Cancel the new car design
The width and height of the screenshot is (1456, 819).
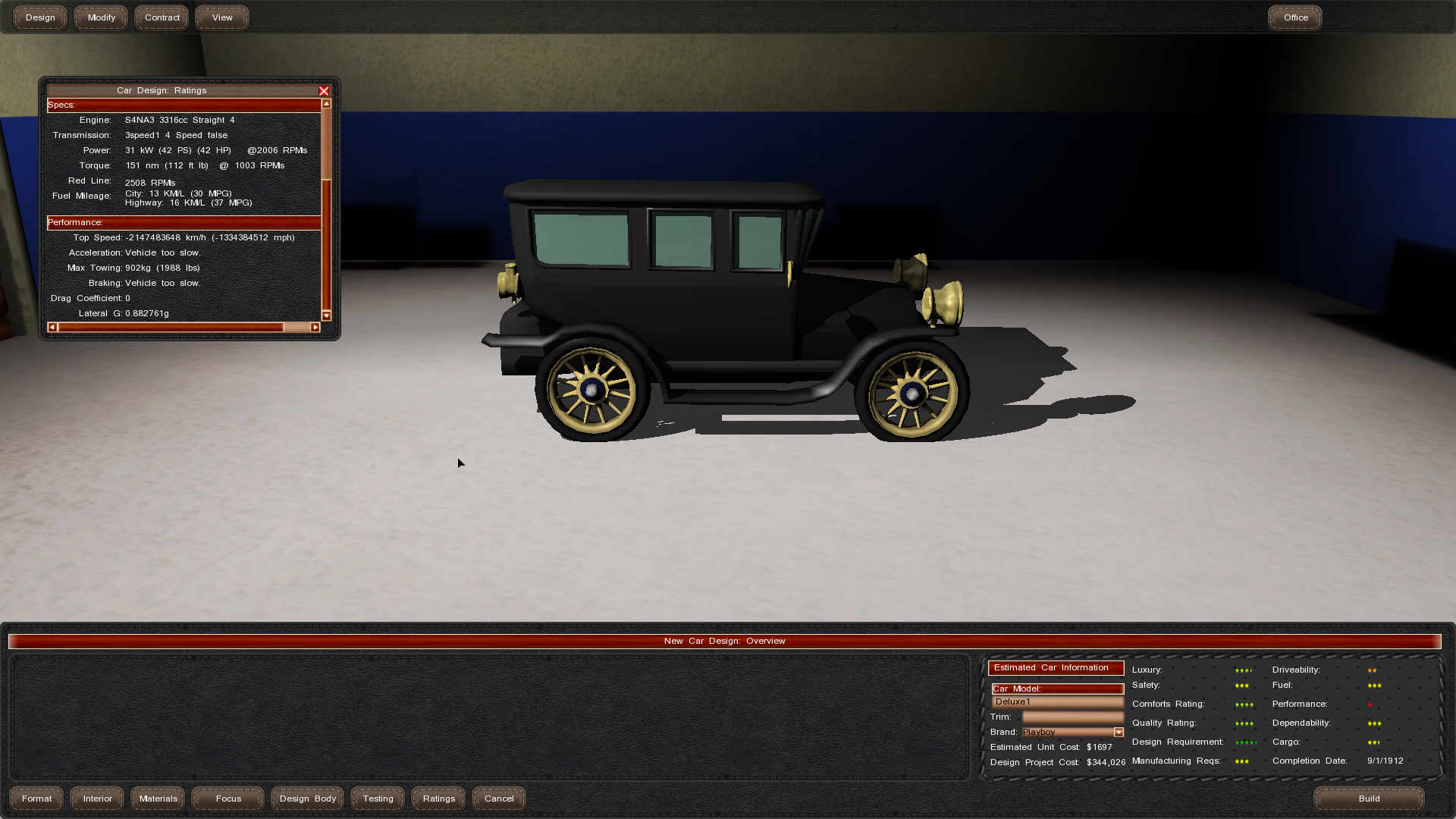pos(499,799)
